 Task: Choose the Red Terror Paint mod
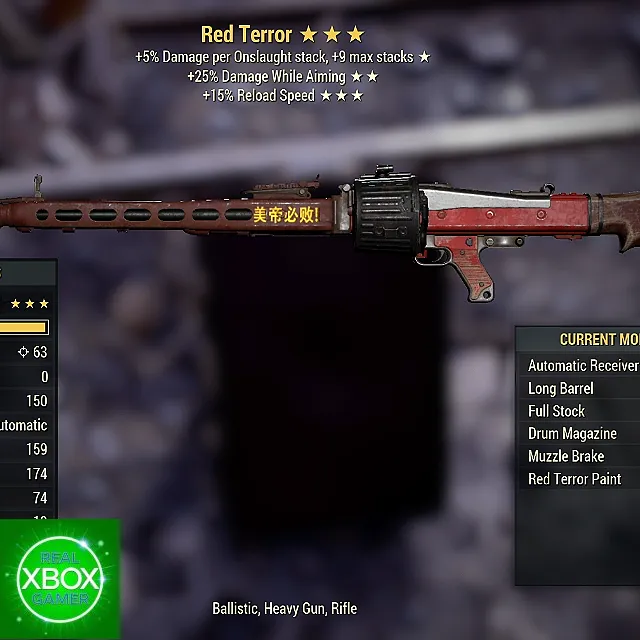click(574, 479)
